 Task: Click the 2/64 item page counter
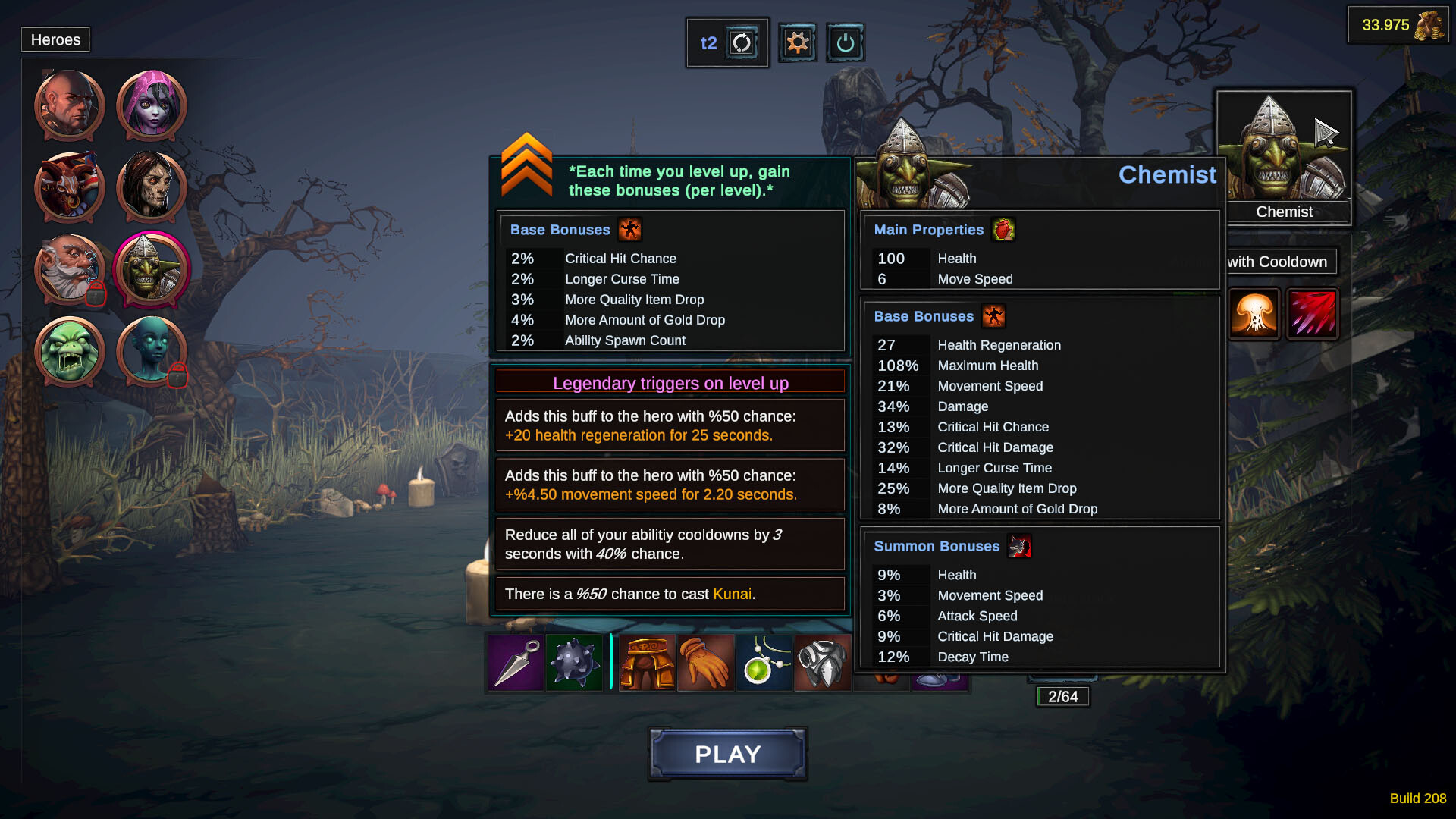coord(1062,696)
